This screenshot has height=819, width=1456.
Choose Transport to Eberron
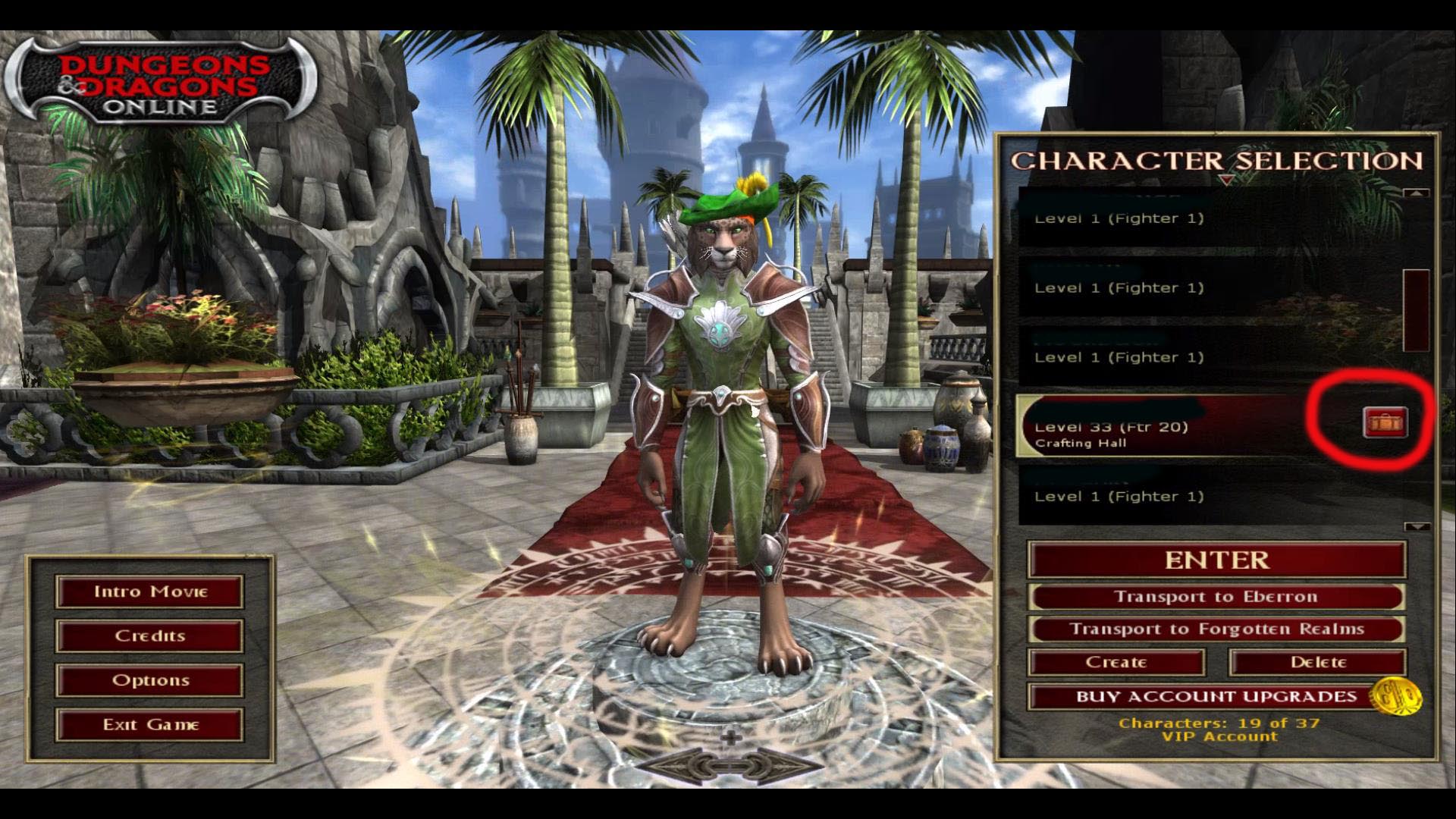[x=1216, y=597]
